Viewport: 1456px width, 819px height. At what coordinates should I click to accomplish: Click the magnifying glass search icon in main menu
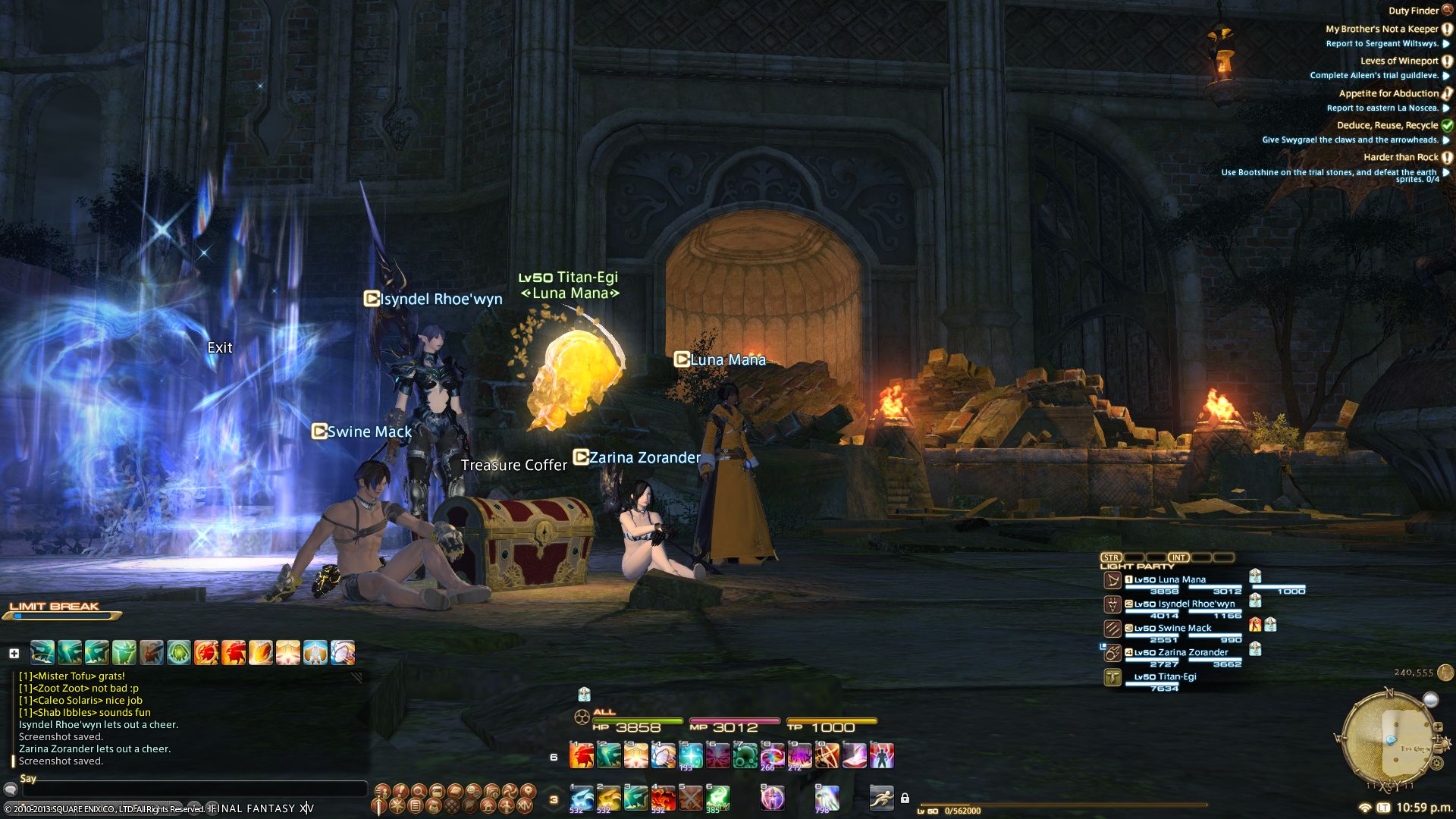(419, 792)
